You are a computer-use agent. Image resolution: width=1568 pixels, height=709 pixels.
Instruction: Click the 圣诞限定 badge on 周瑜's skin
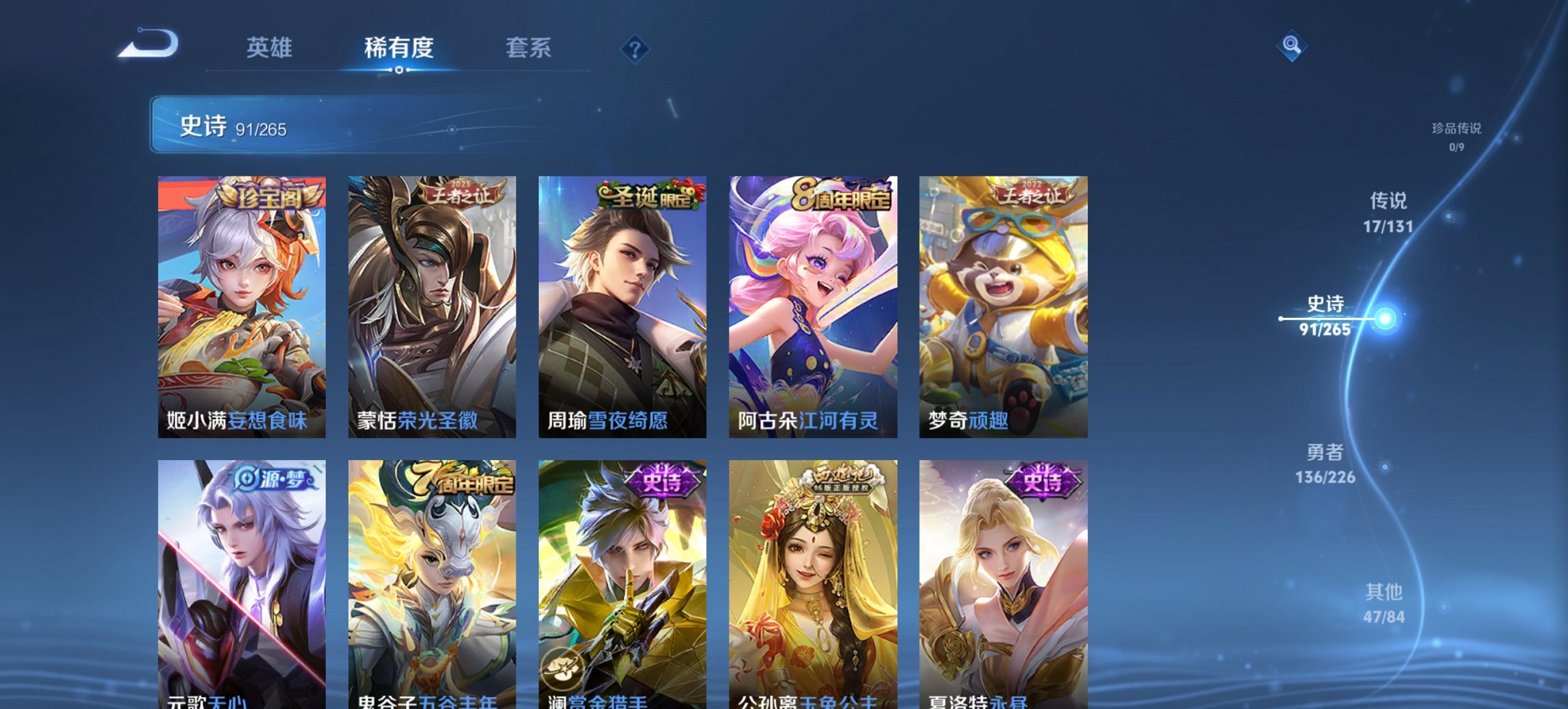(647, 197)
